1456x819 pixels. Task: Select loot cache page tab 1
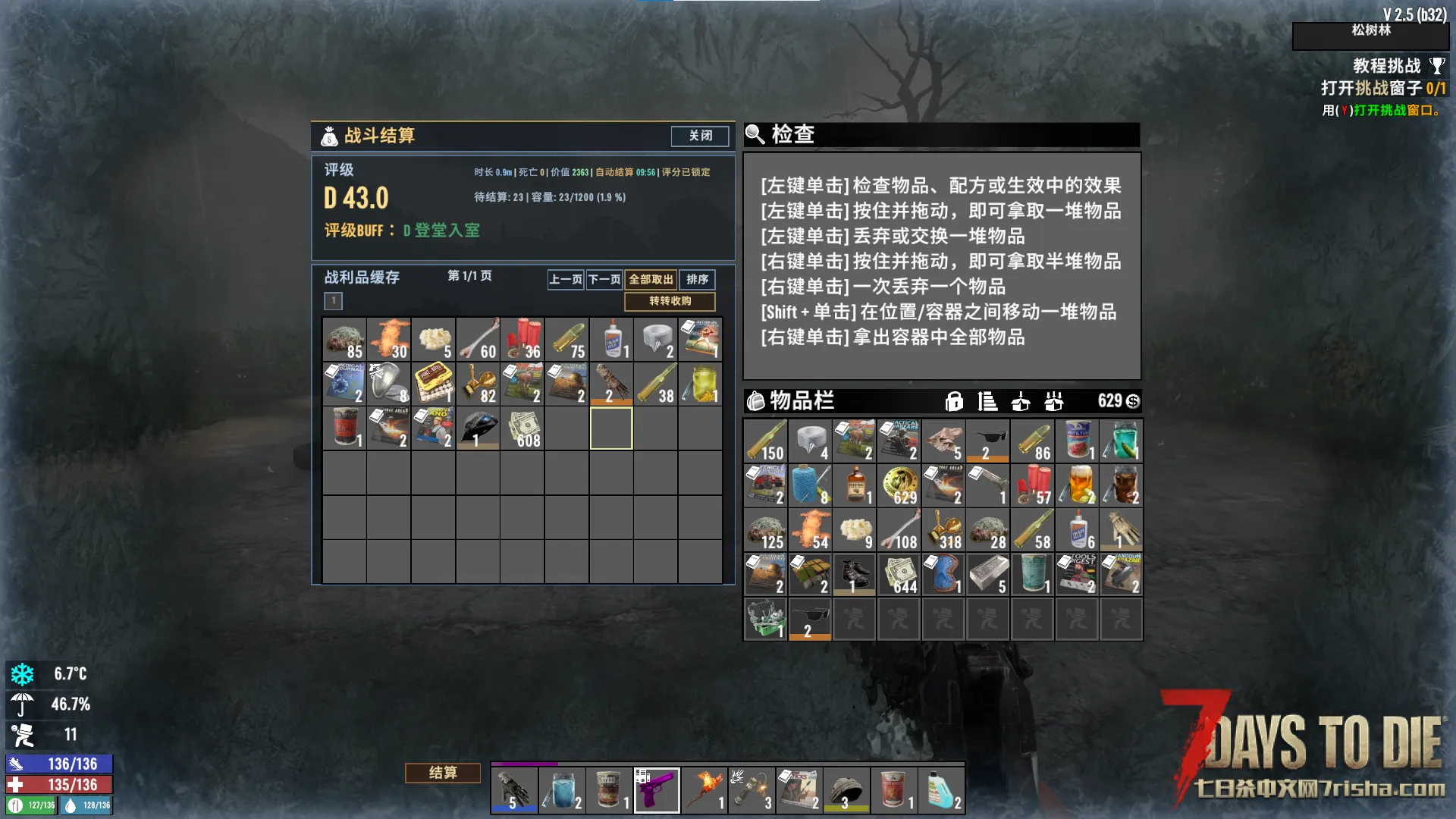coord(333,301)
